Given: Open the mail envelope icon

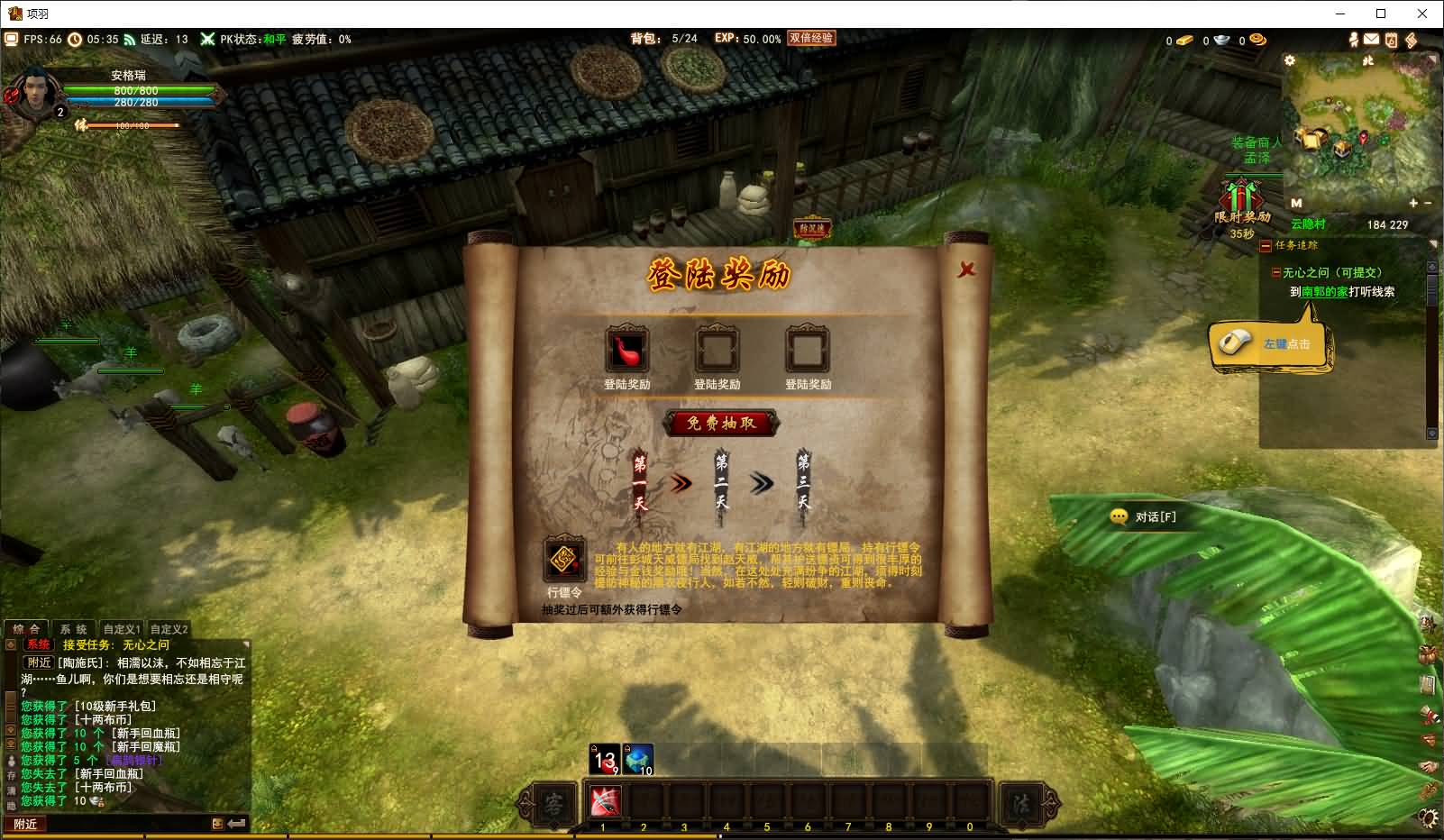Looking at the screenshot, I should point(1371,40).
